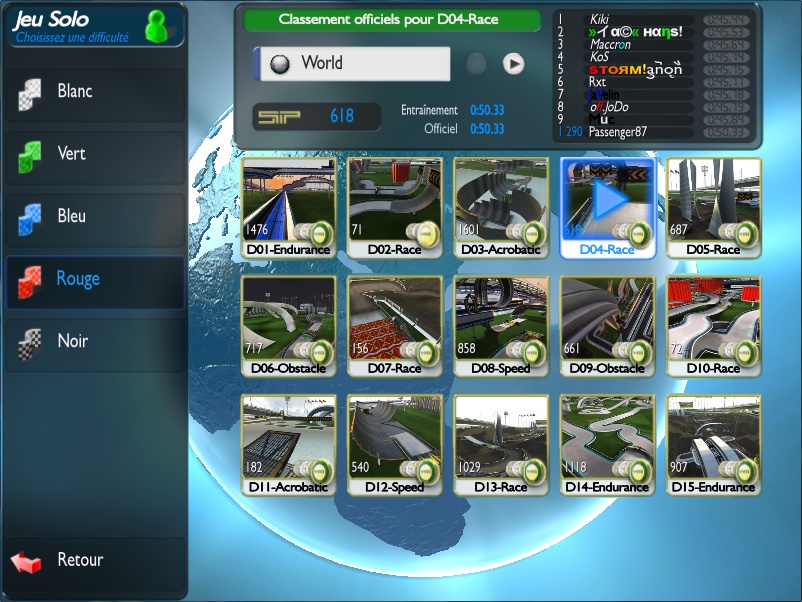Select the D07-Race track
The height and width of the screenshot is (602, 802).
pos(395,326)
